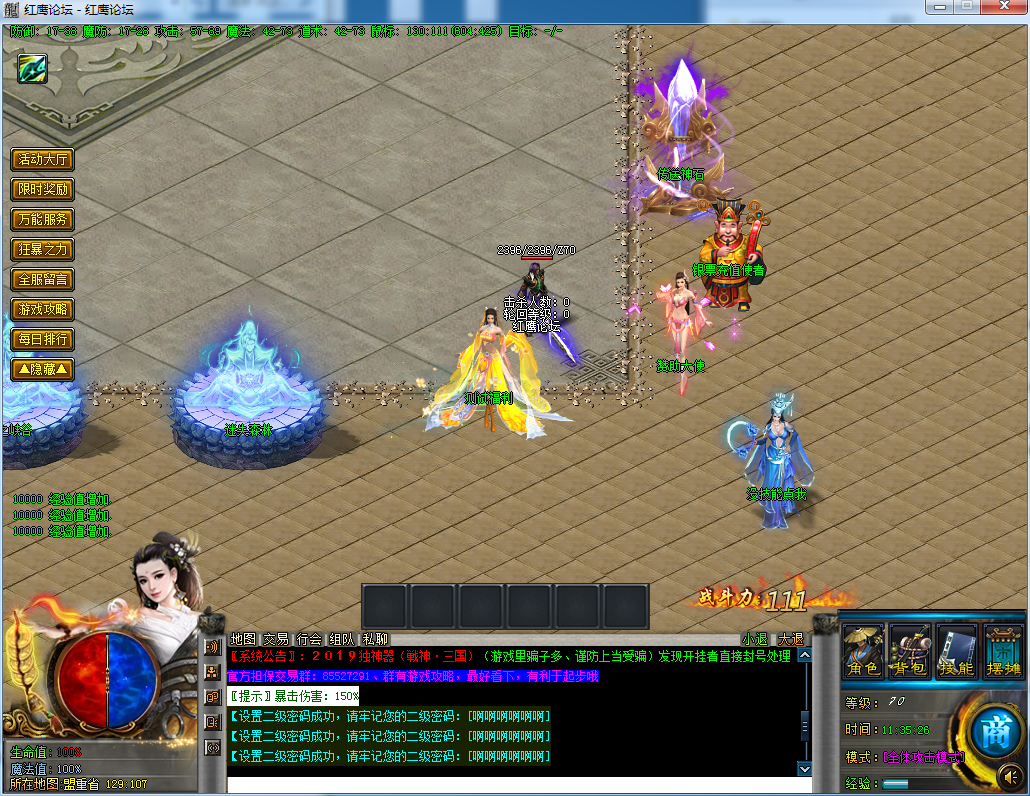Click the 狂暴之力 button

pos(42,250)
